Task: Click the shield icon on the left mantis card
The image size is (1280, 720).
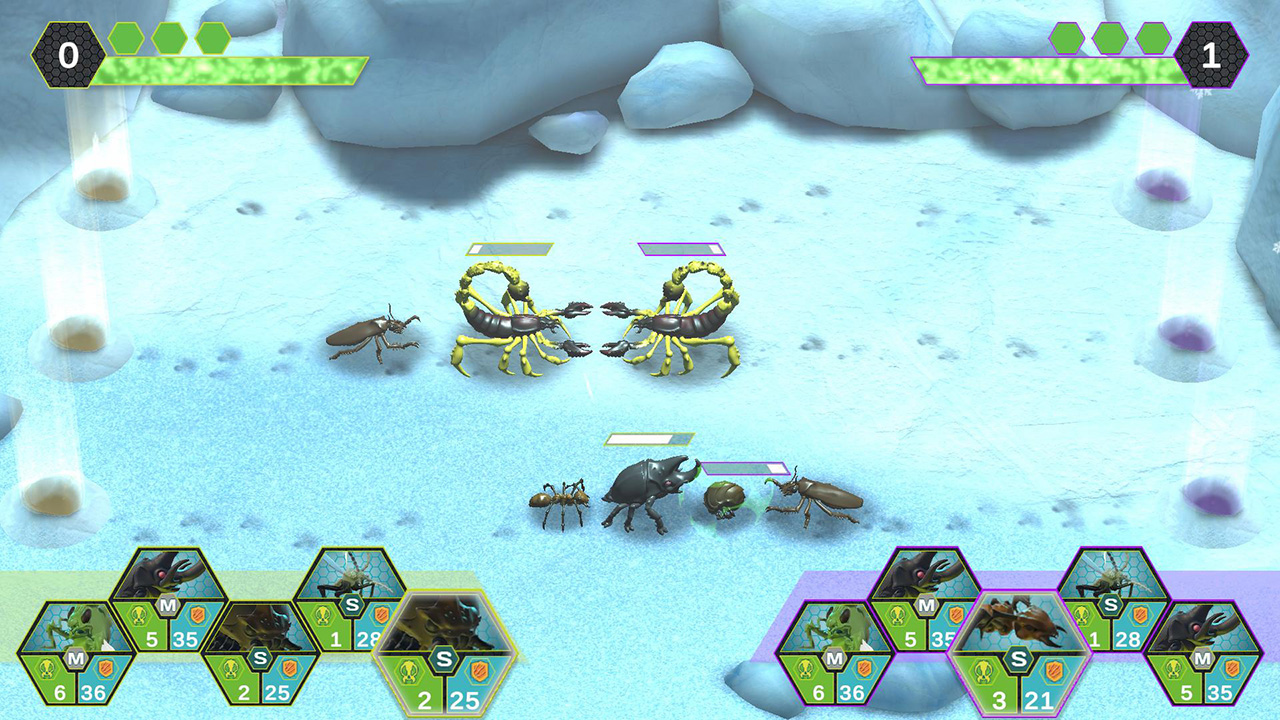Action: pyautogui.click(x=106, y=669)
